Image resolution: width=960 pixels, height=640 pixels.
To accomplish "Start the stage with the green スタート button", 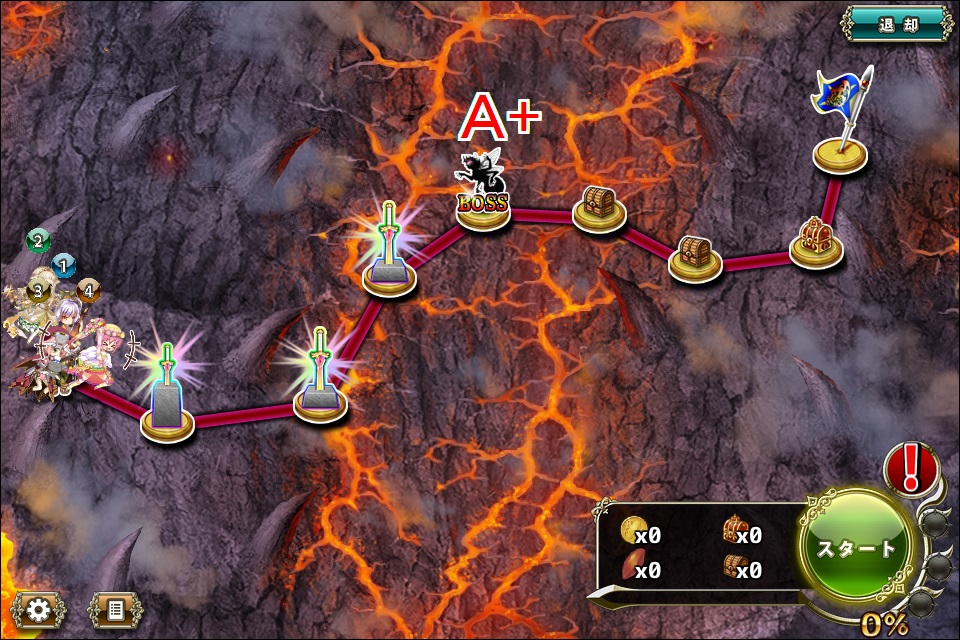I will [857, 548].
